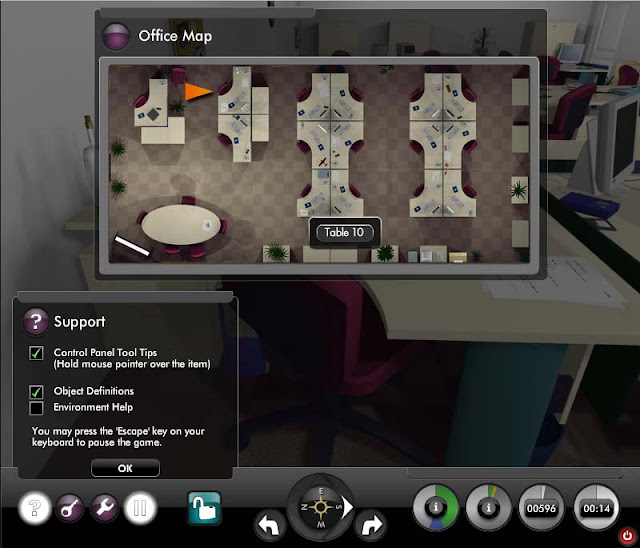Open the wrench settings tool

pos(105,508)
